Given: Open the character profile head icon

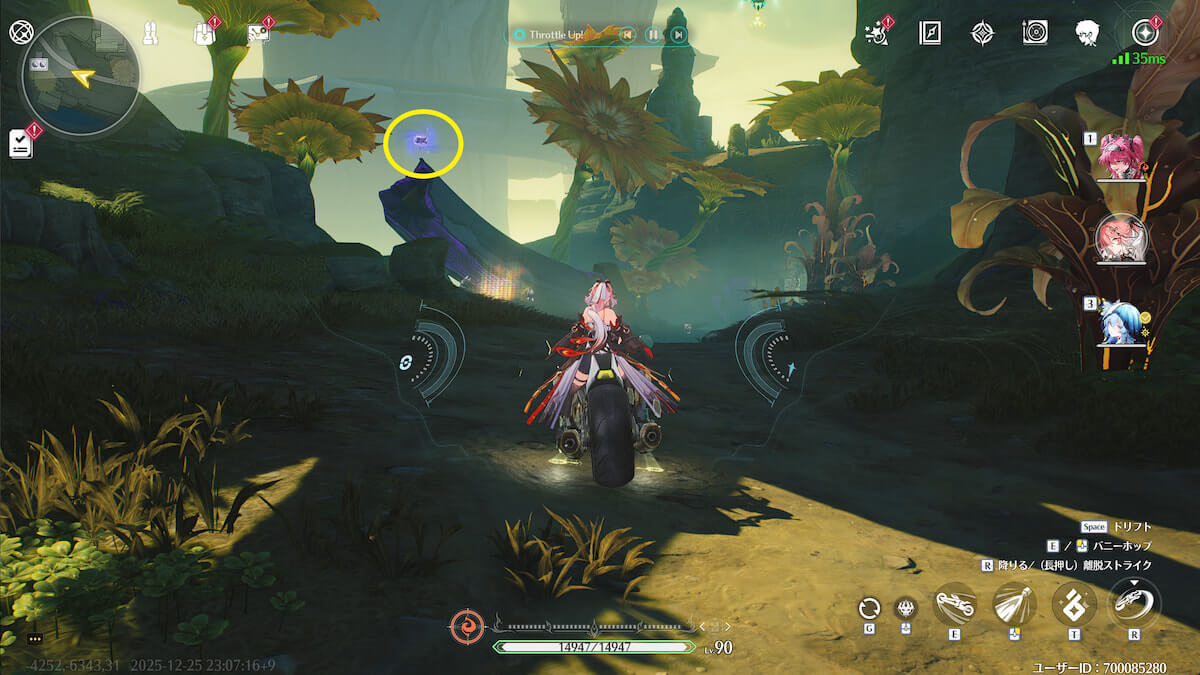Looking at the screenshot, I should 1088,33.
